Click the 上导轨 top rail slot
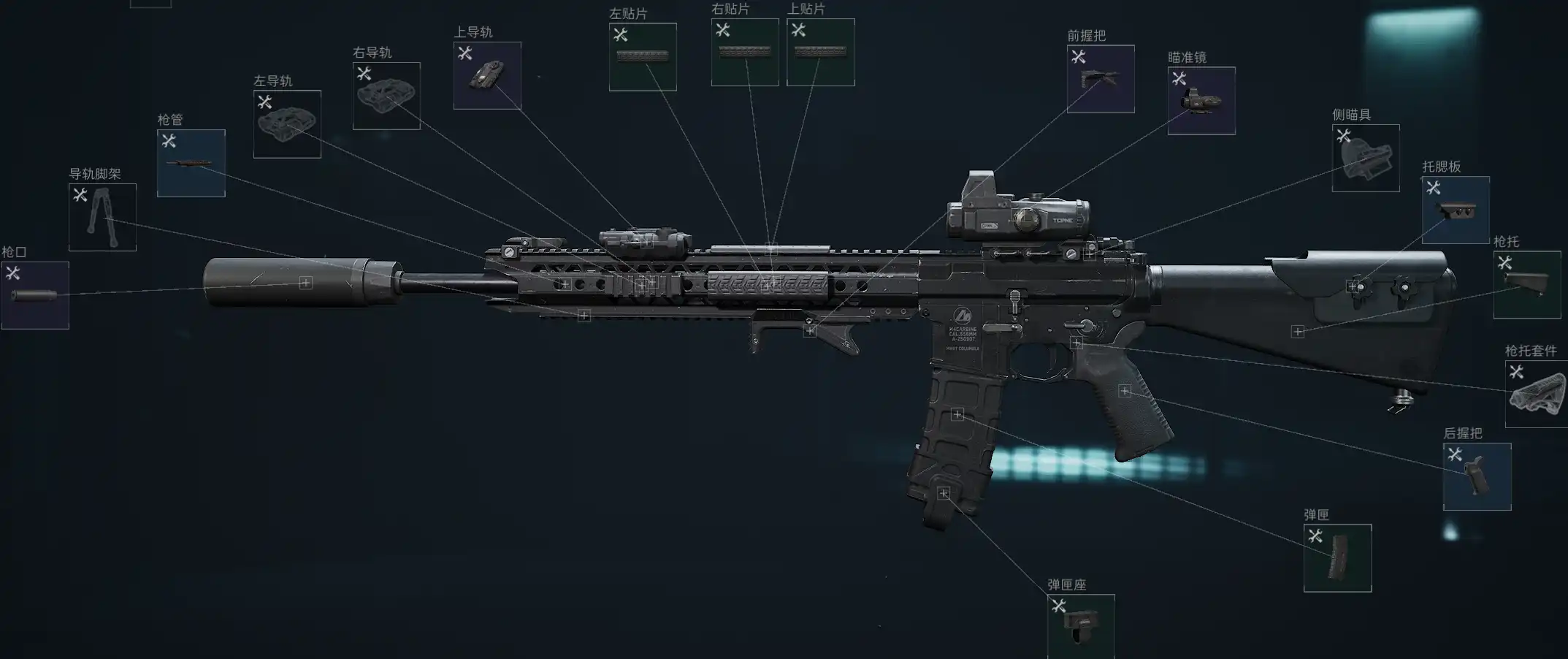 pyautogui.click(x=487, y=75)
